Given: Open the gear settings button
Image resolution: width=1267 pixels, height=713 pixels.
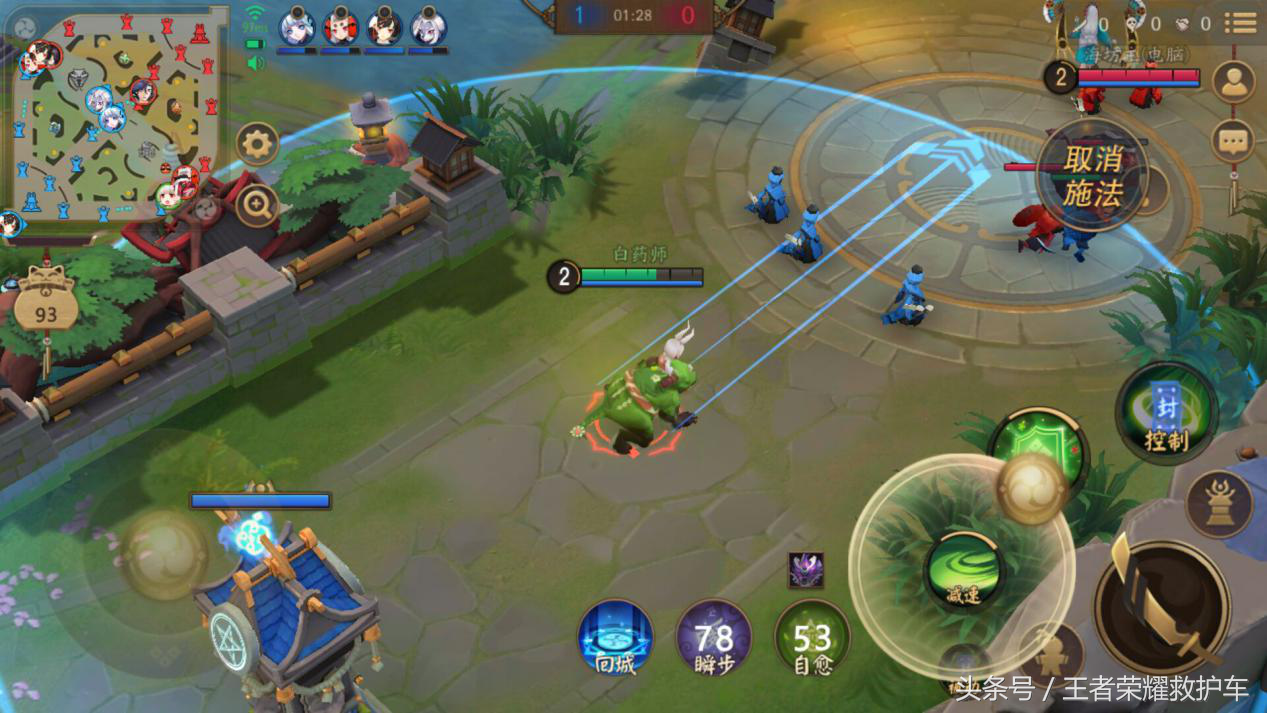Looking at the screenshot, I should coord(257,145).
